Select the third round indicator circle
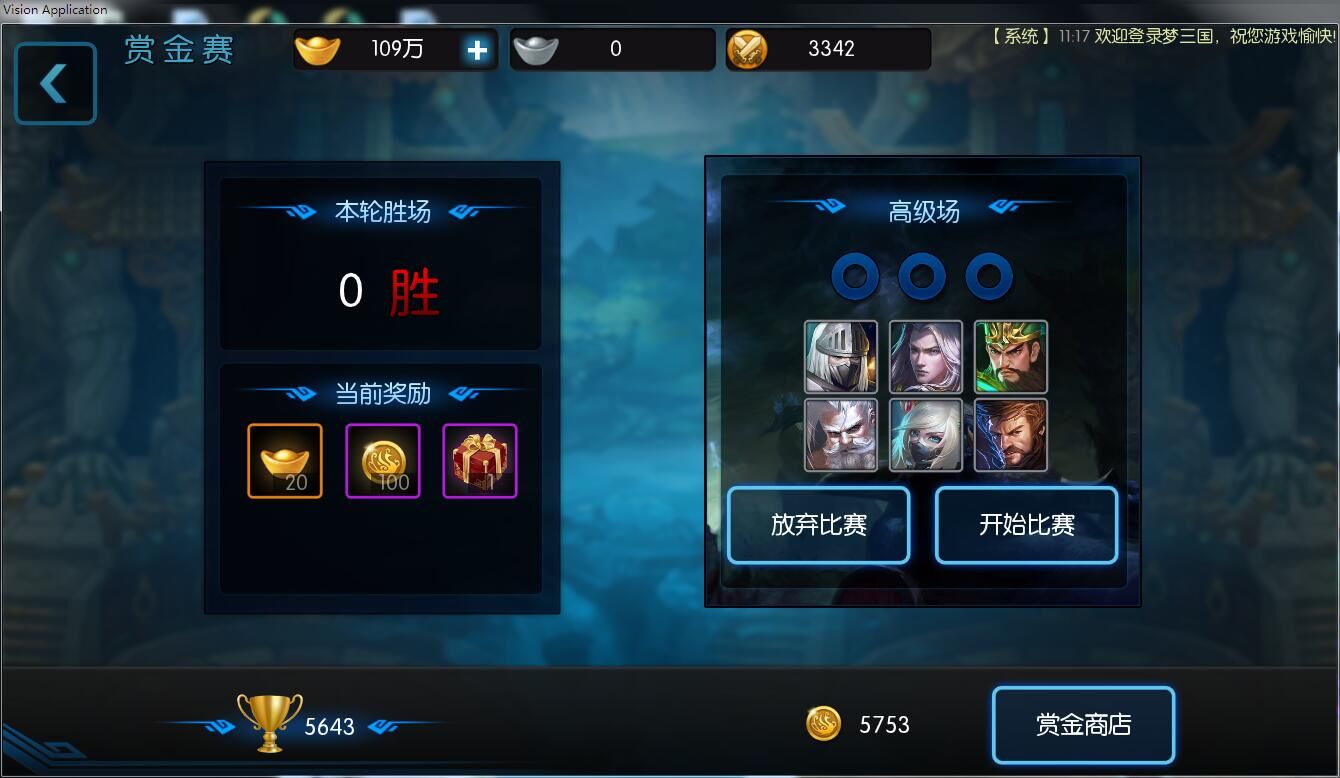 click(989, 276)
